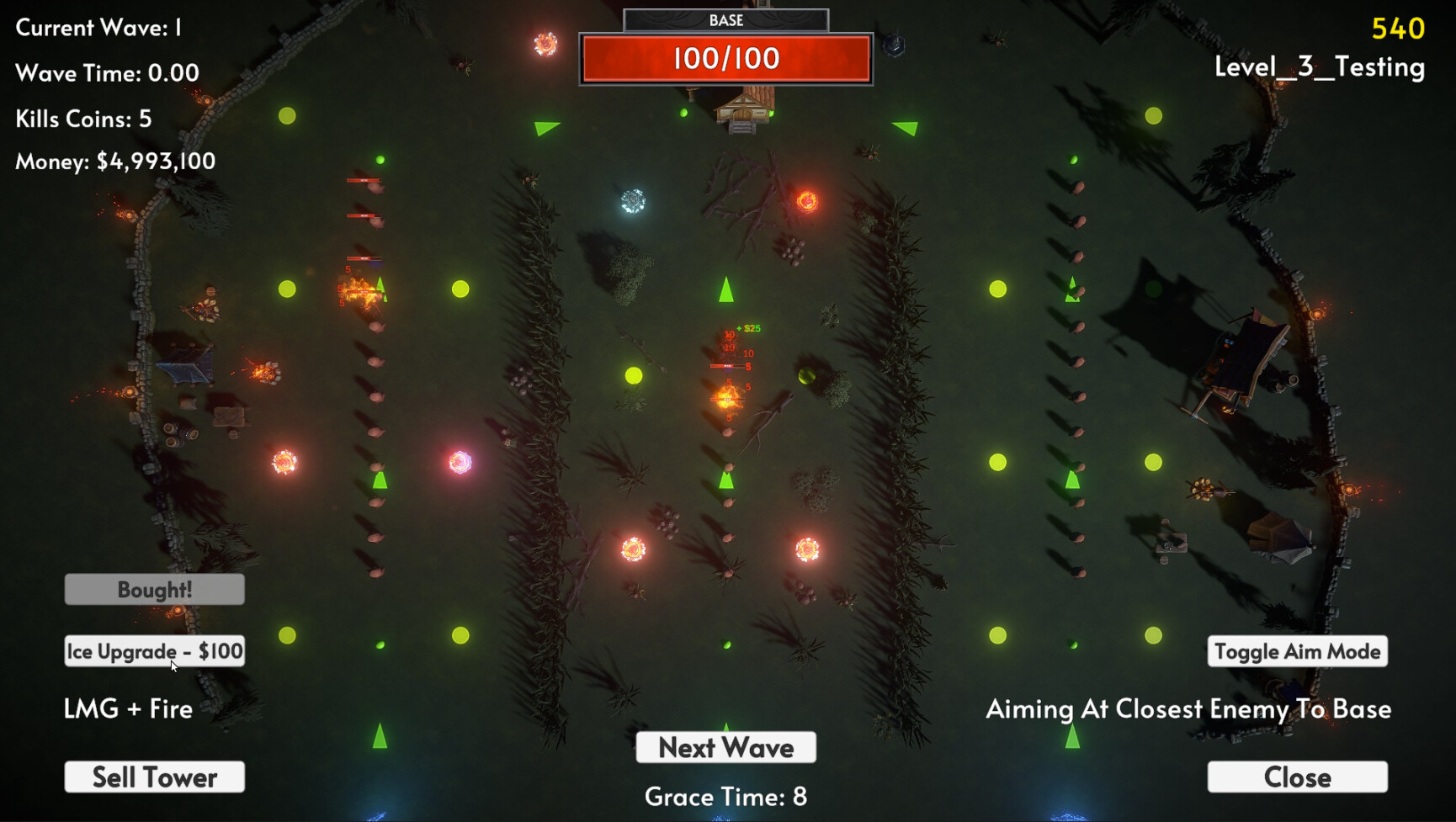
Task: Click the blue ice tower near top center
Action: click(x=631, y=202)
